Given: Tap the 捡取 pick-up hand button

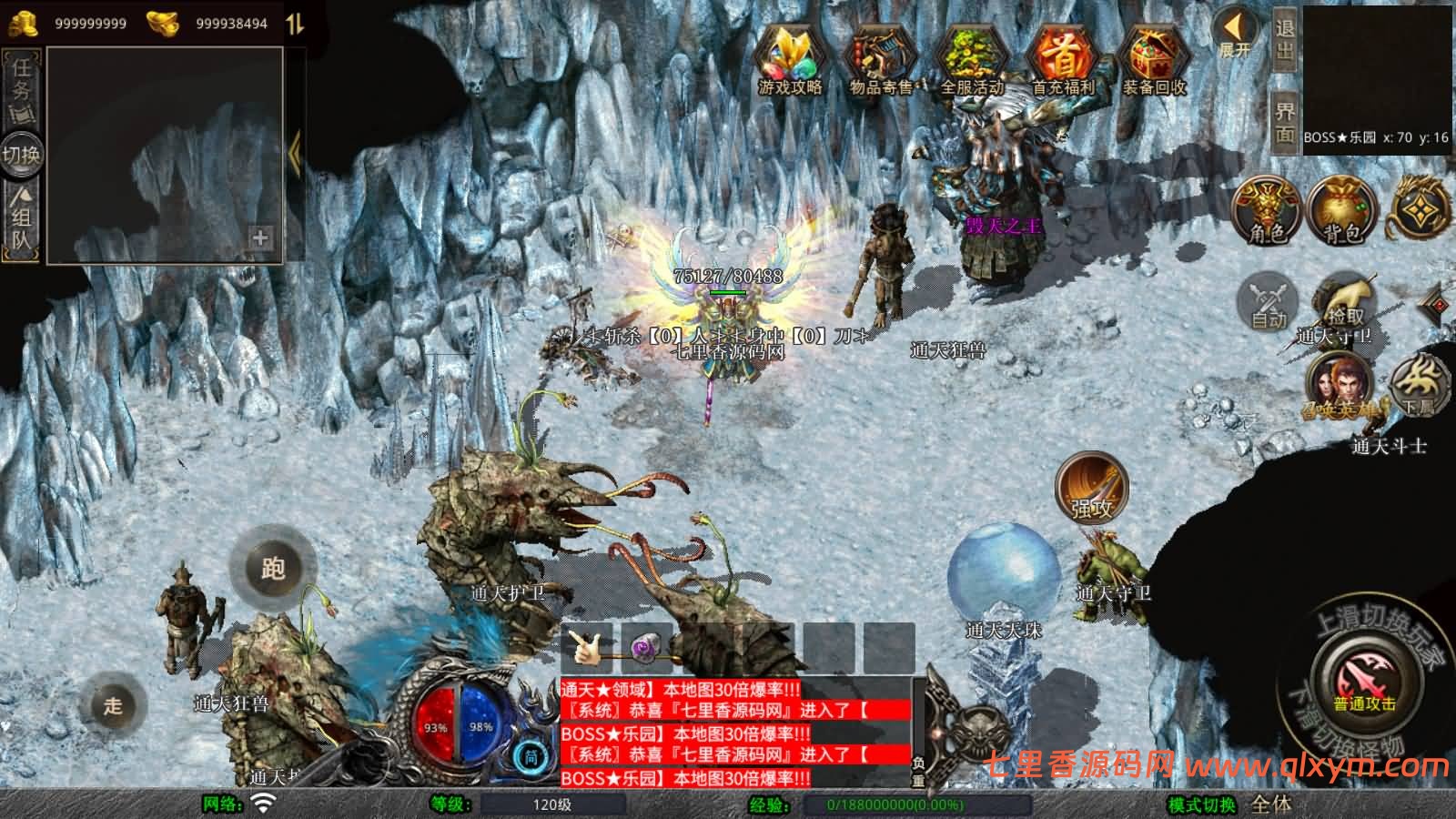Looking at the screenshot, I should [x=1345, y=302].
